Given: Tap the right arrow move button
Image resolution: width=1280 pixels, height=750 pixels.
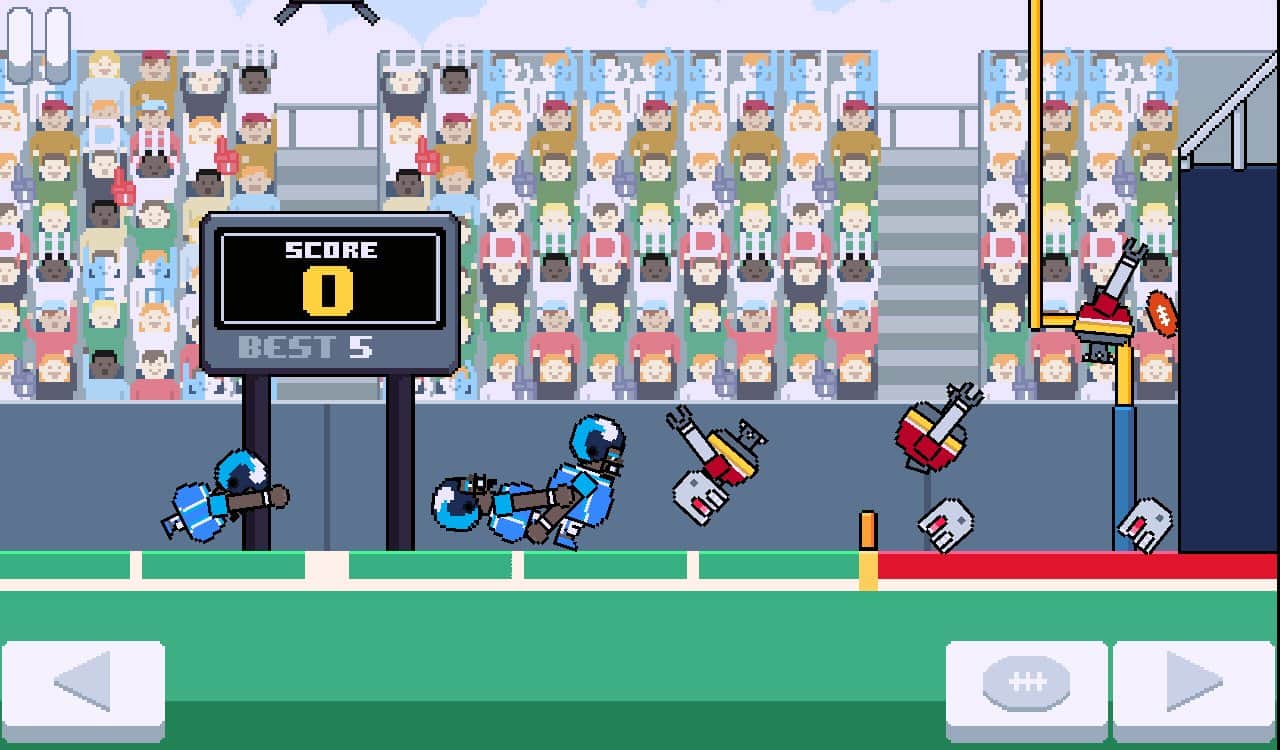Looking at the screenshot, I should coord(1194,688).
